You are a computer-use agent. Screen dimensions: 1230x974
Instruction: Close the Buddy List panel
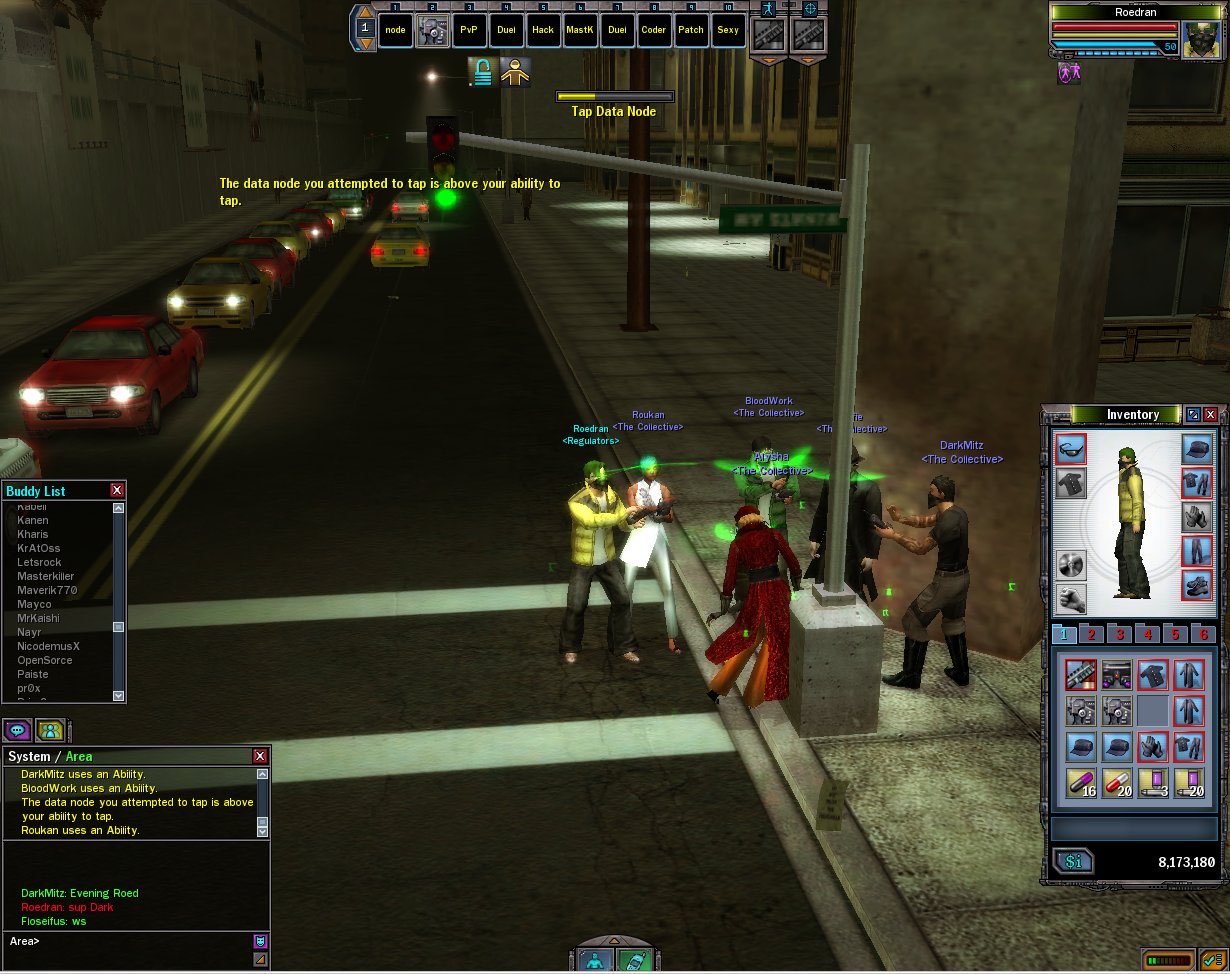[x=117, y=490]
